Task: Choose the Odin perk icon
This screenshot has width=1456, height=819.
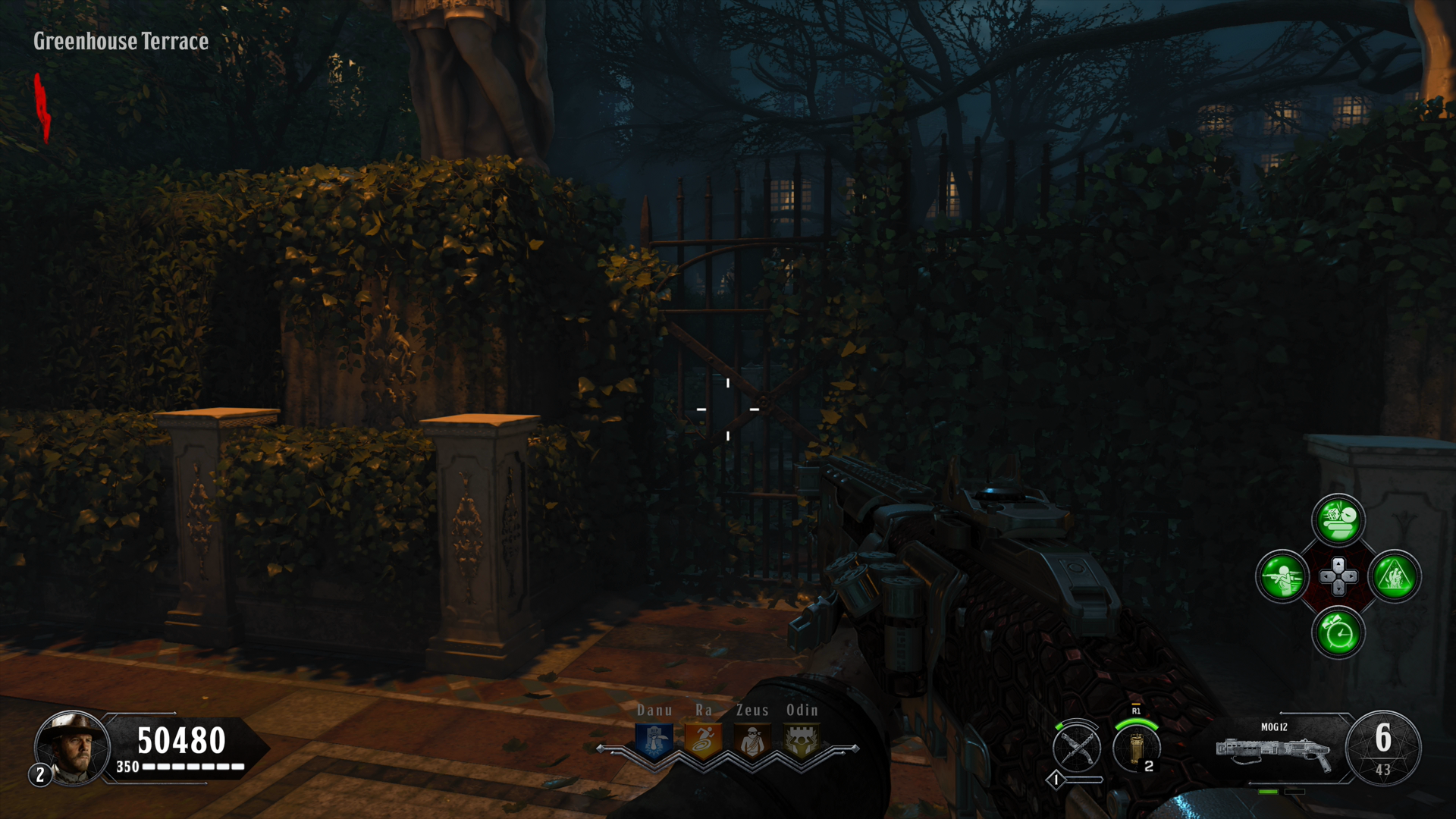Action: [802, 741]
